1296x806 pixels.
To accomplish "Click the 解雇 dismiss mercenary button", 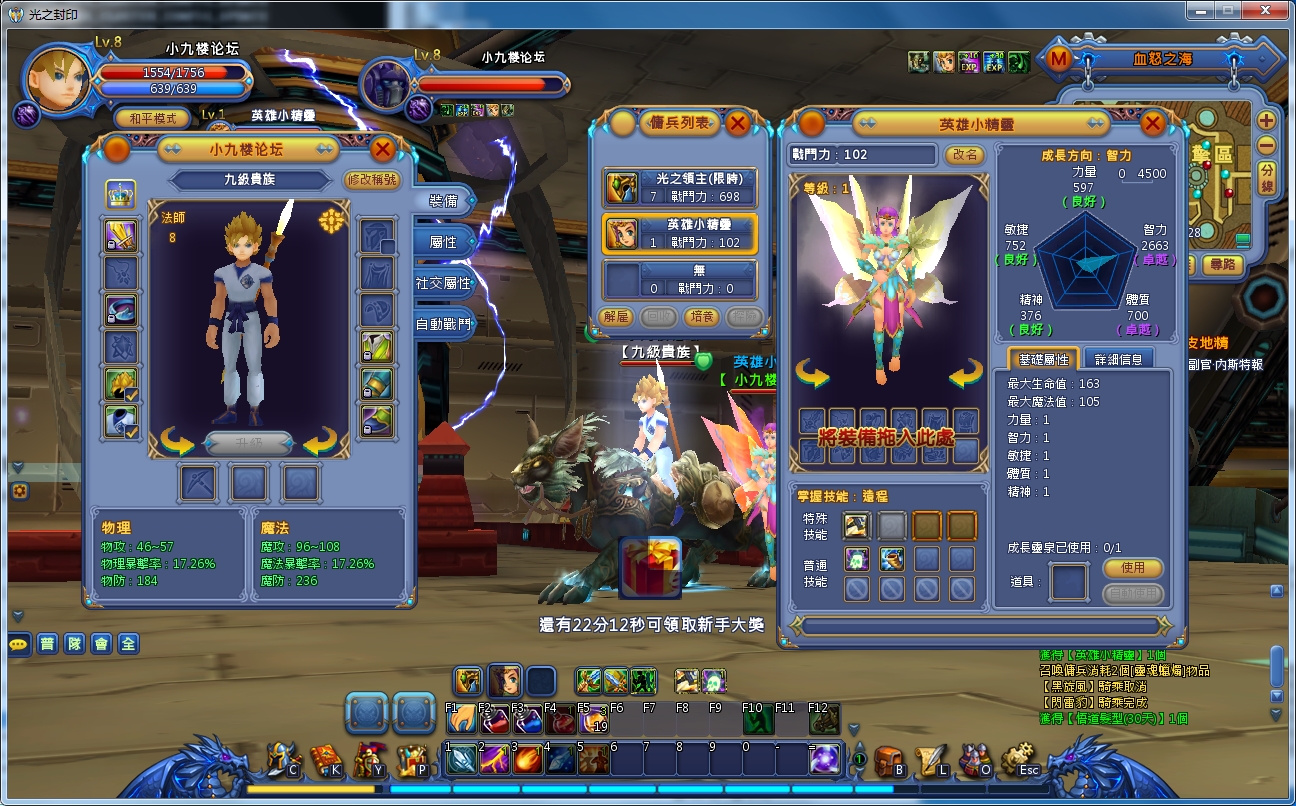I will coord(617,316).
